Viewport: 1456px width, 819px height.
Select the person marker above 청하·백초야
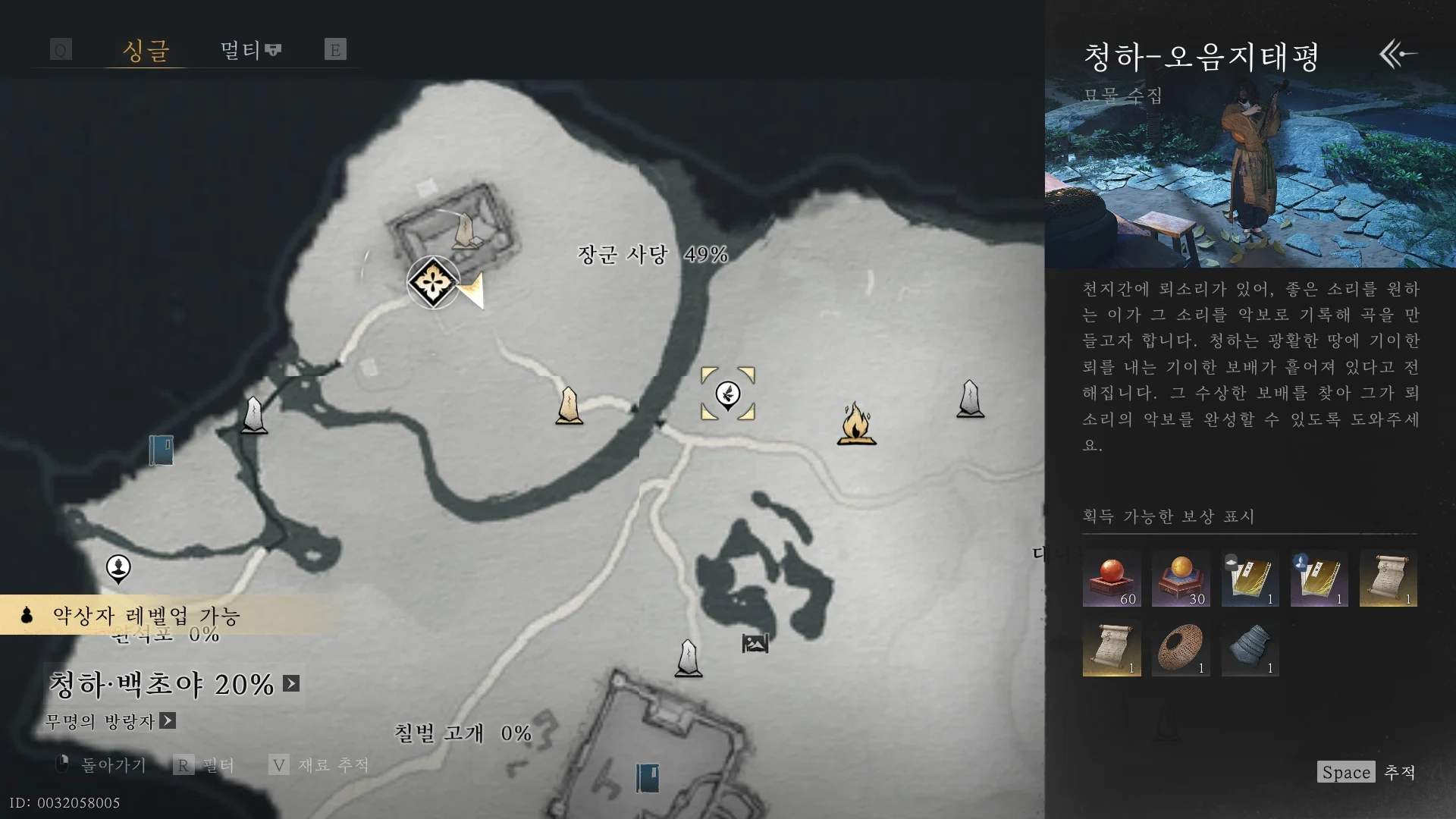(118, 567)
